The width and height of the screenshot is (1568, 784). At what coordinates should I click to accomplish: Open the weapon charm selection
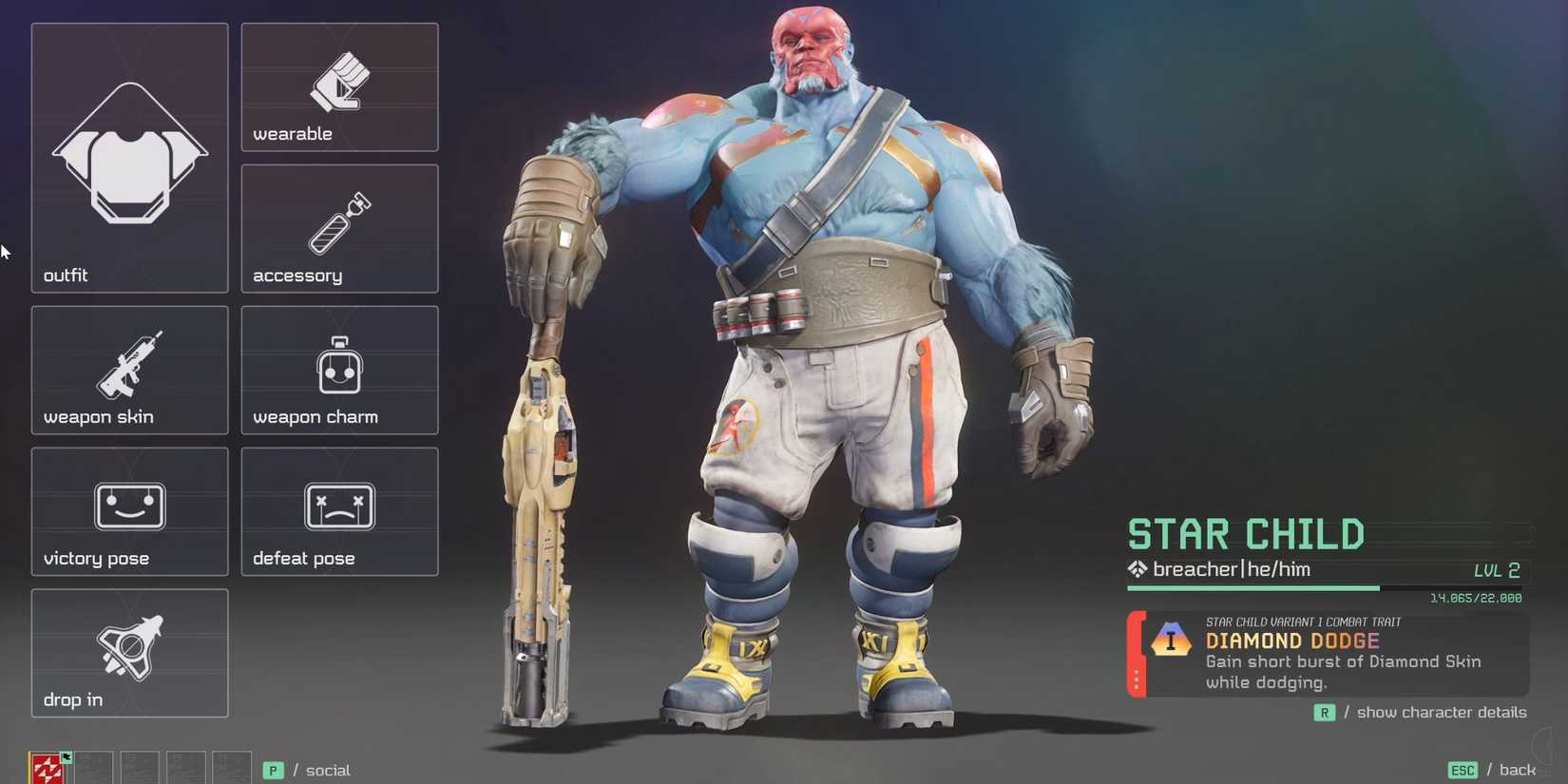tap(338, 371)
